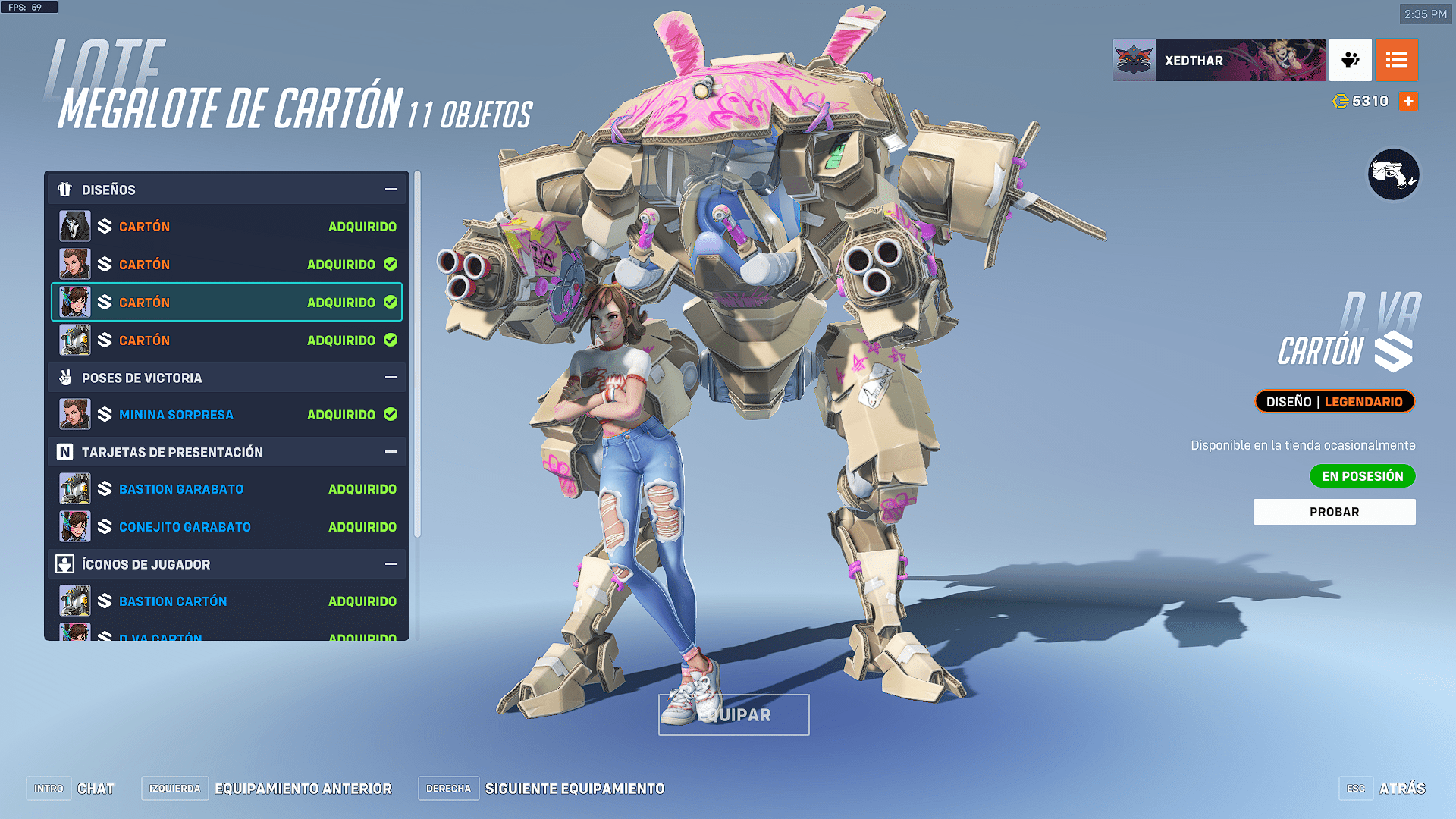
Task: Collapse the Diseños section
Action: (391, 190)
